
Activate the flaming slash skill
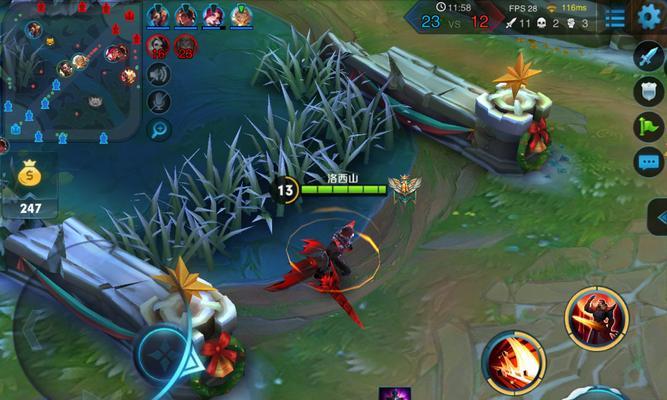coord(513,361)
